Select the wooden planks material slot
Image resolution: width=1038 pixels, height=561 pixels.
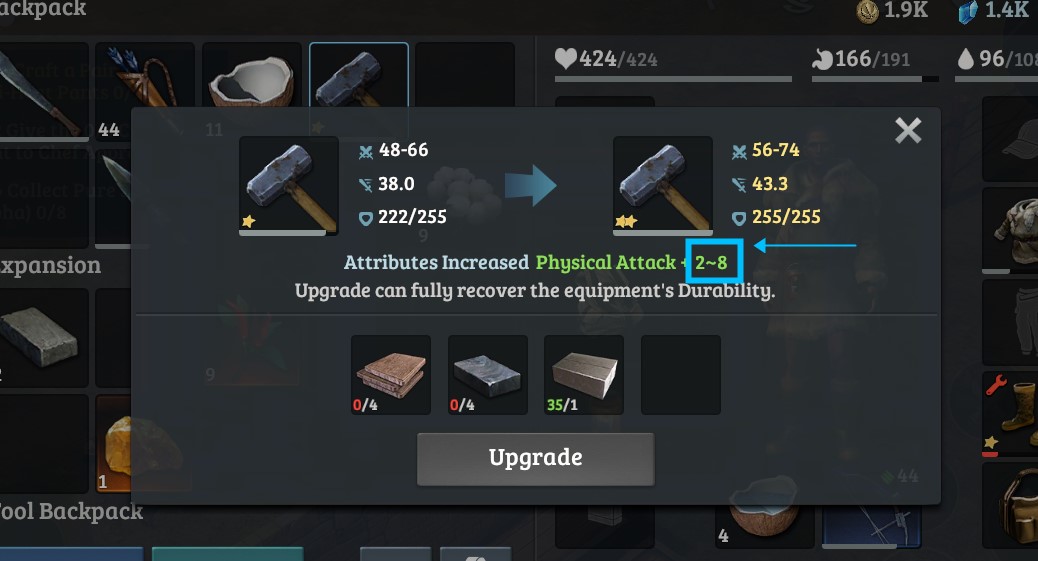coord(391,374)
